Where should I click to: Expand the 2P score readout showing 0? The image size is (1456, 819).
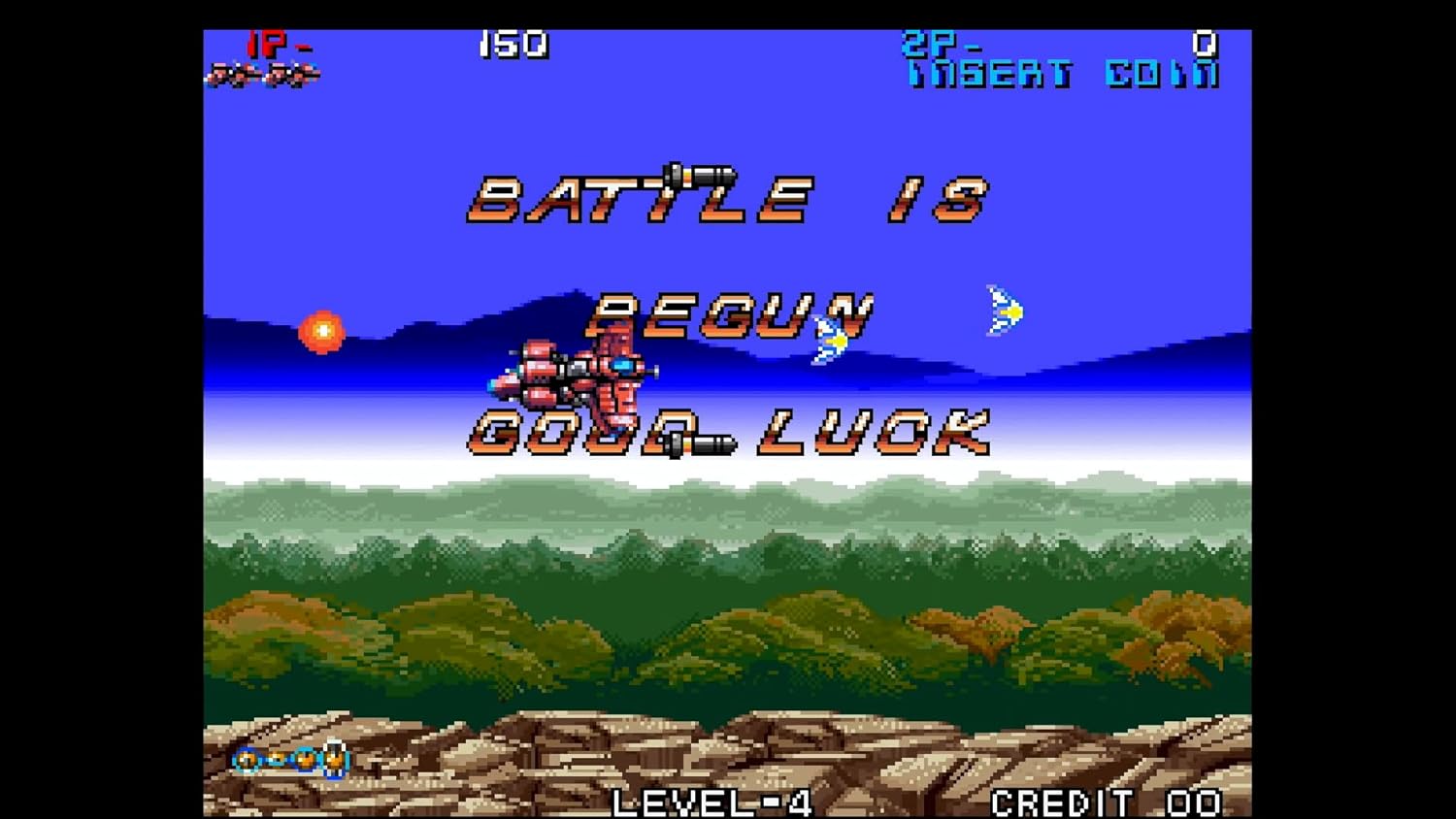tap(1204, 44)
